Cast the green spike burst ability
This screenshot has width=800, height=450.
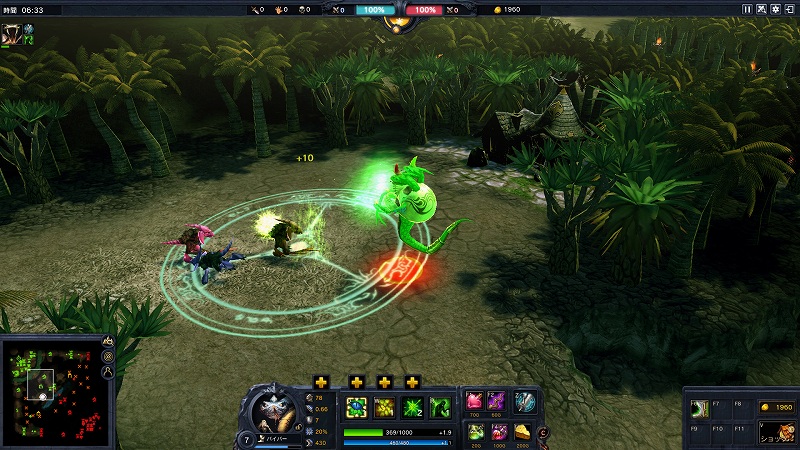tap(412, 407)
